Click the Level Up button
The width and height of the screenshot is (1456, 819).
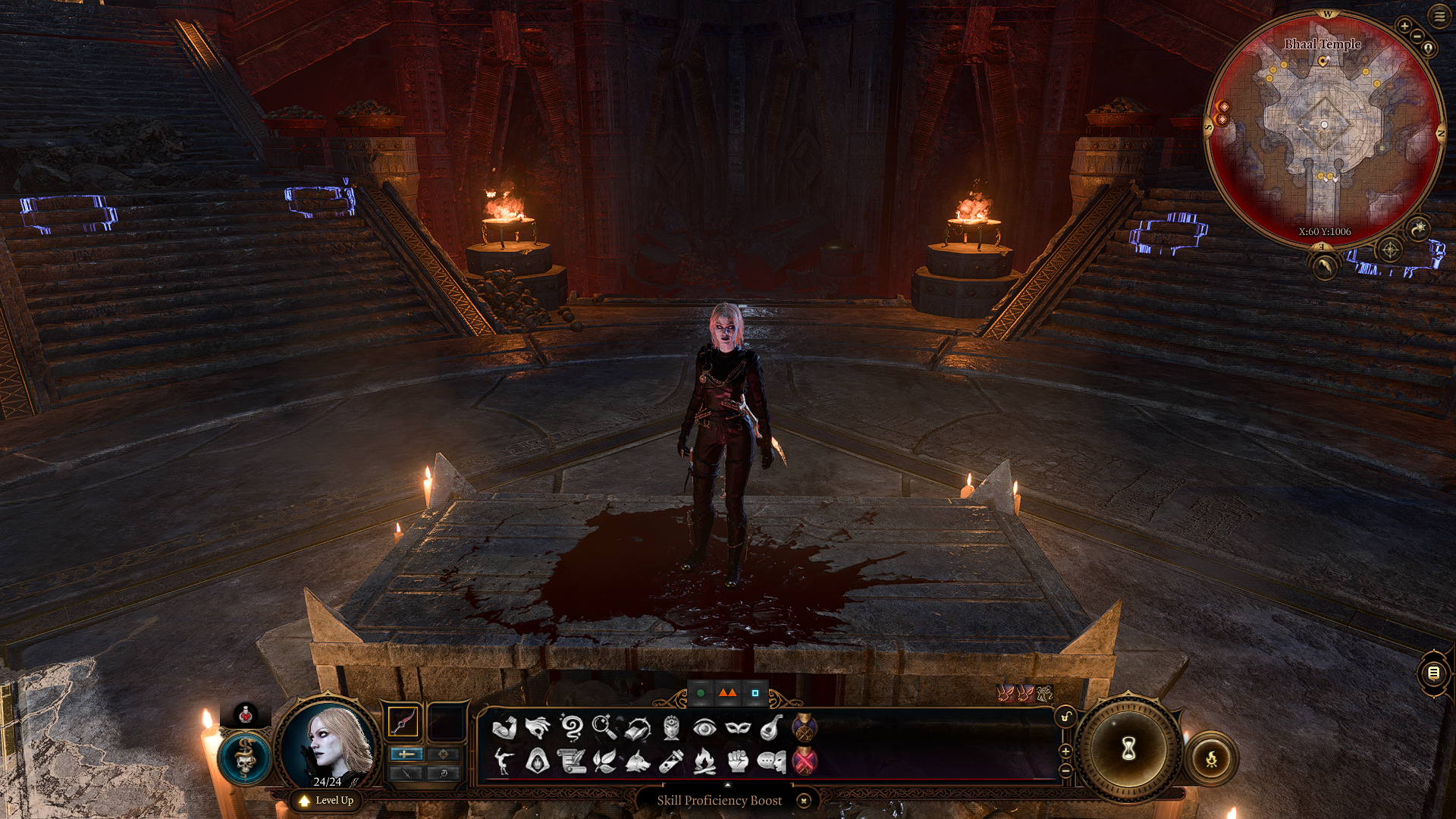point(326,800)
